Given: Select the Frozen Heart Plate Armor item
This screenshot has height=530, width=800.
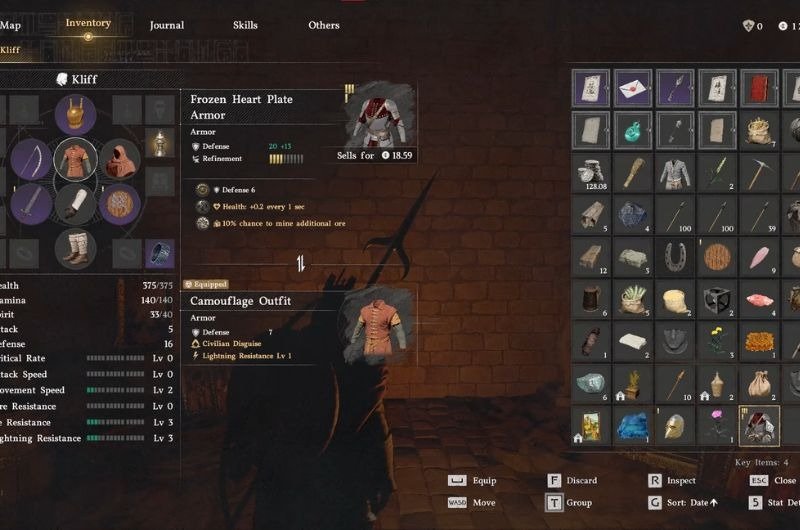Looking at the screenshot, I should [759, 425].
